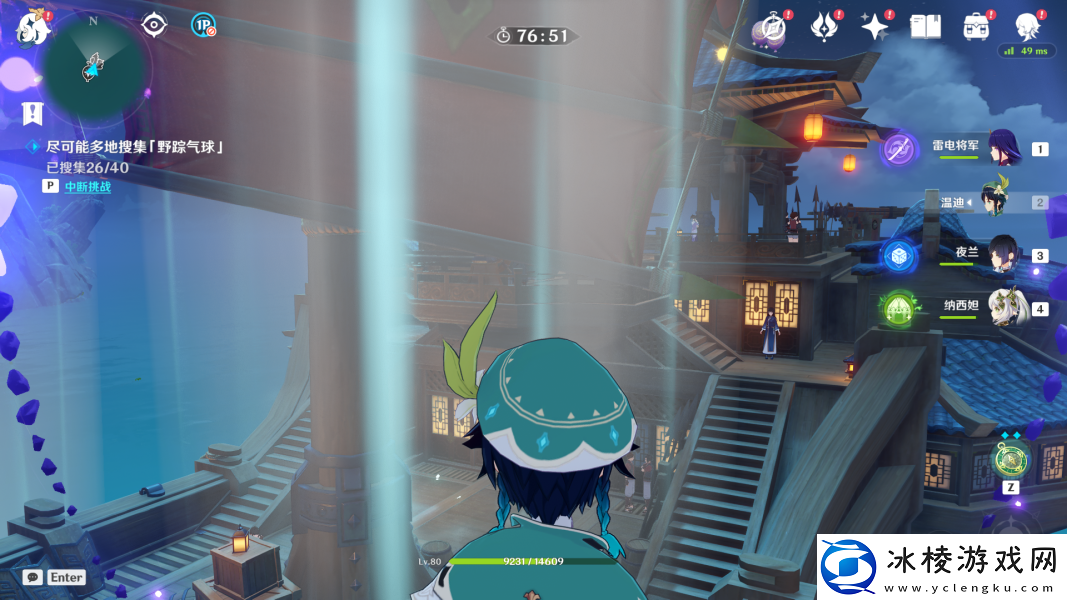Switch to party member 纳西妲
The image size is (1067, 600).
1003,307
